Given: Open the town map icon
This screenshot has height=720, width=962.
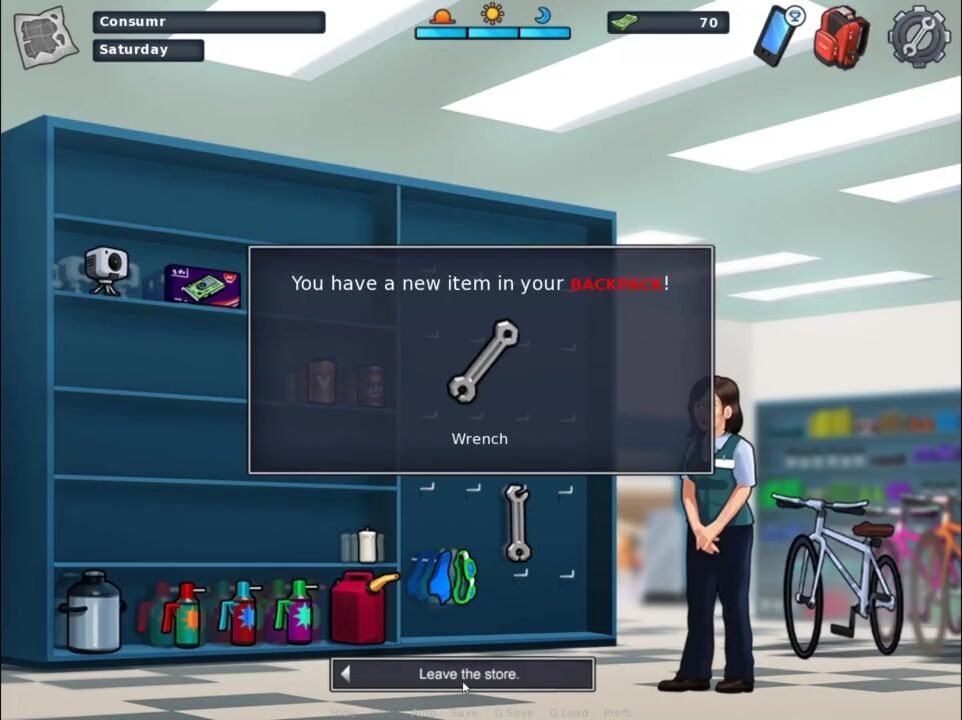Looking at the screenshot, I should tap(46, 38).
